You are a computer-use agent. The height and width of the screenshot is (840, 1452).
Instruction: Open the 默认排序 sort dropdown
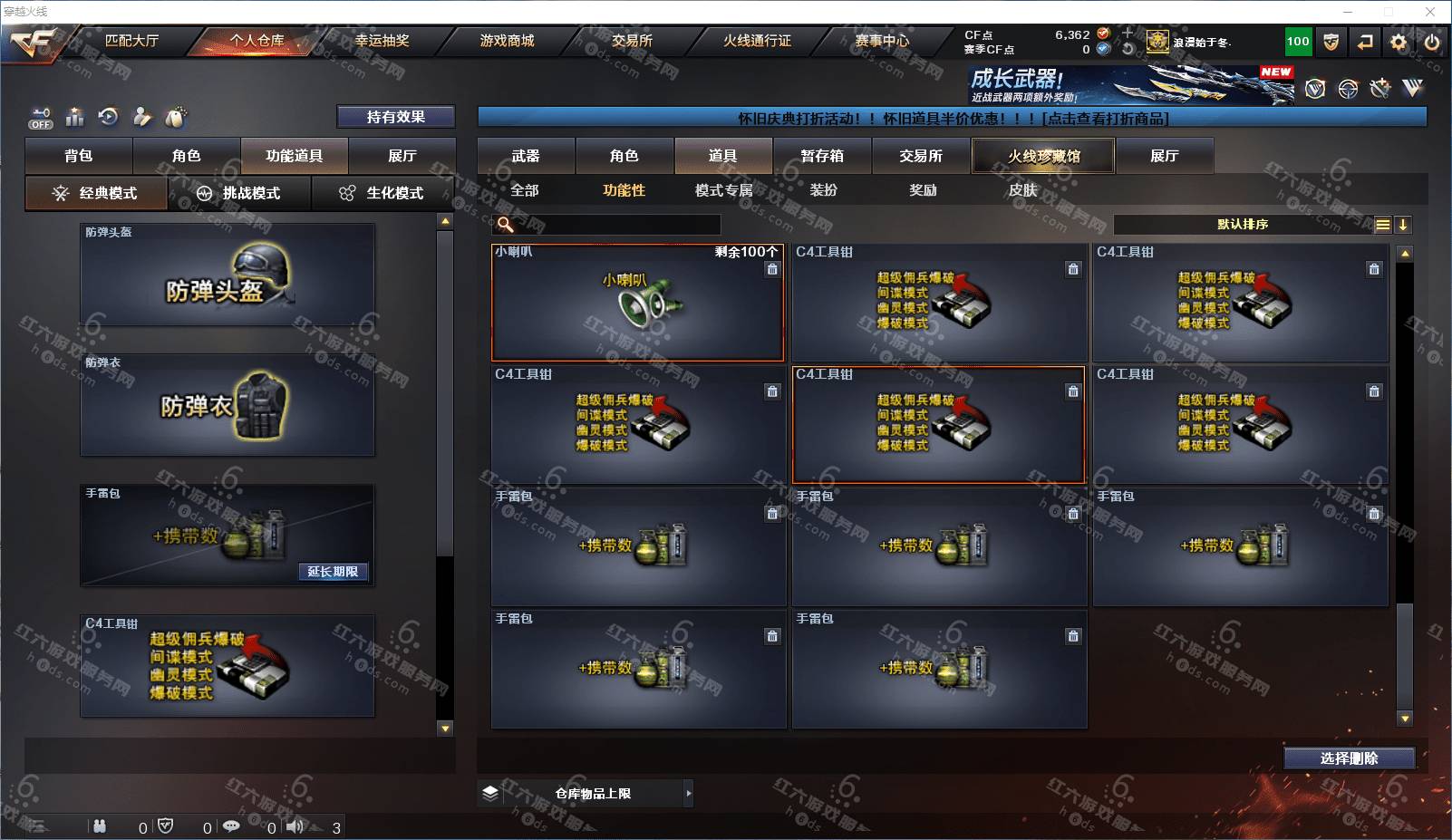tap(1243, 225)
